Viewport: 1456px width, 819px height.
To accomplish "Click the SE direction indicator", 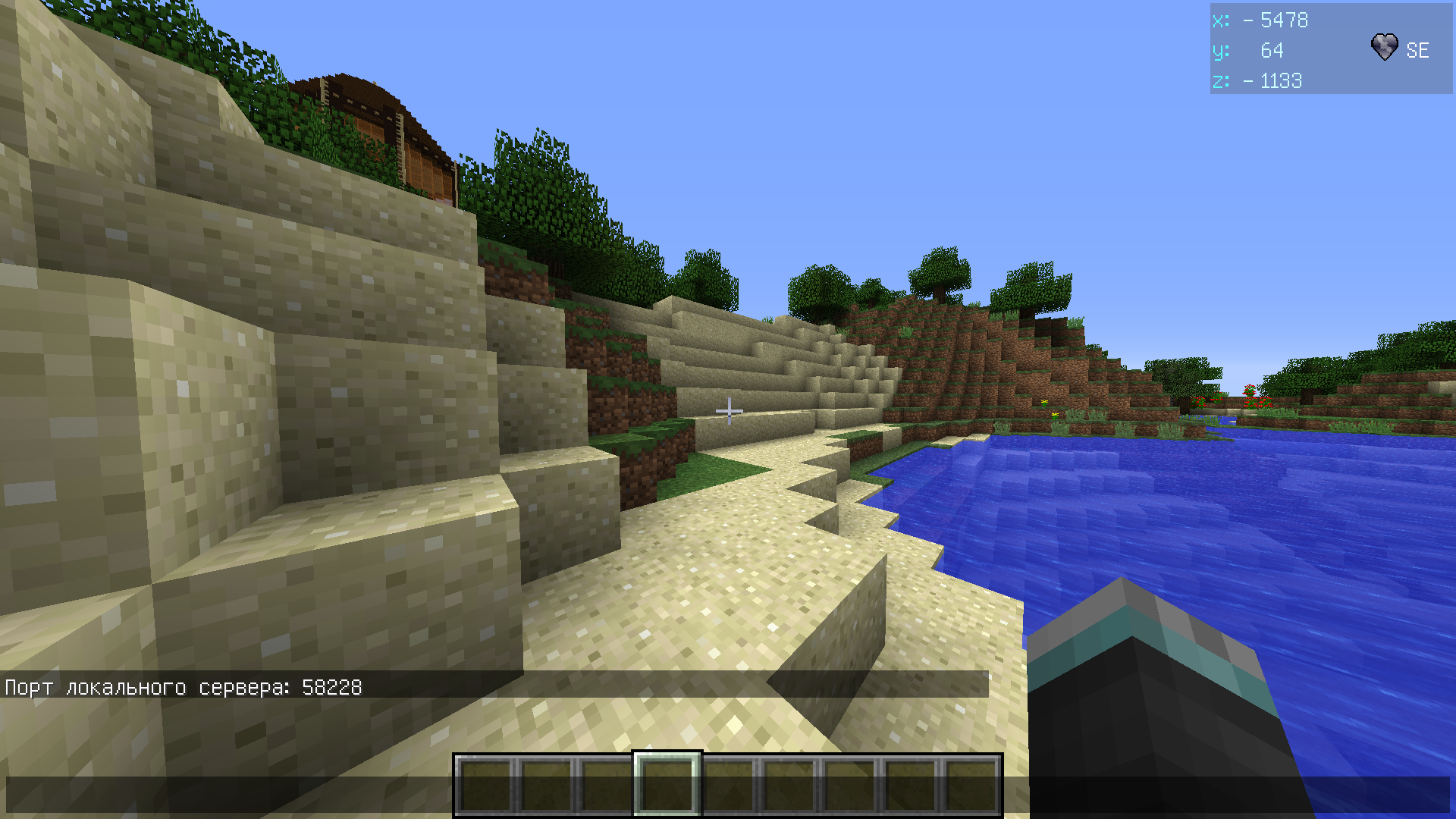I will [x=1417, y=51].
